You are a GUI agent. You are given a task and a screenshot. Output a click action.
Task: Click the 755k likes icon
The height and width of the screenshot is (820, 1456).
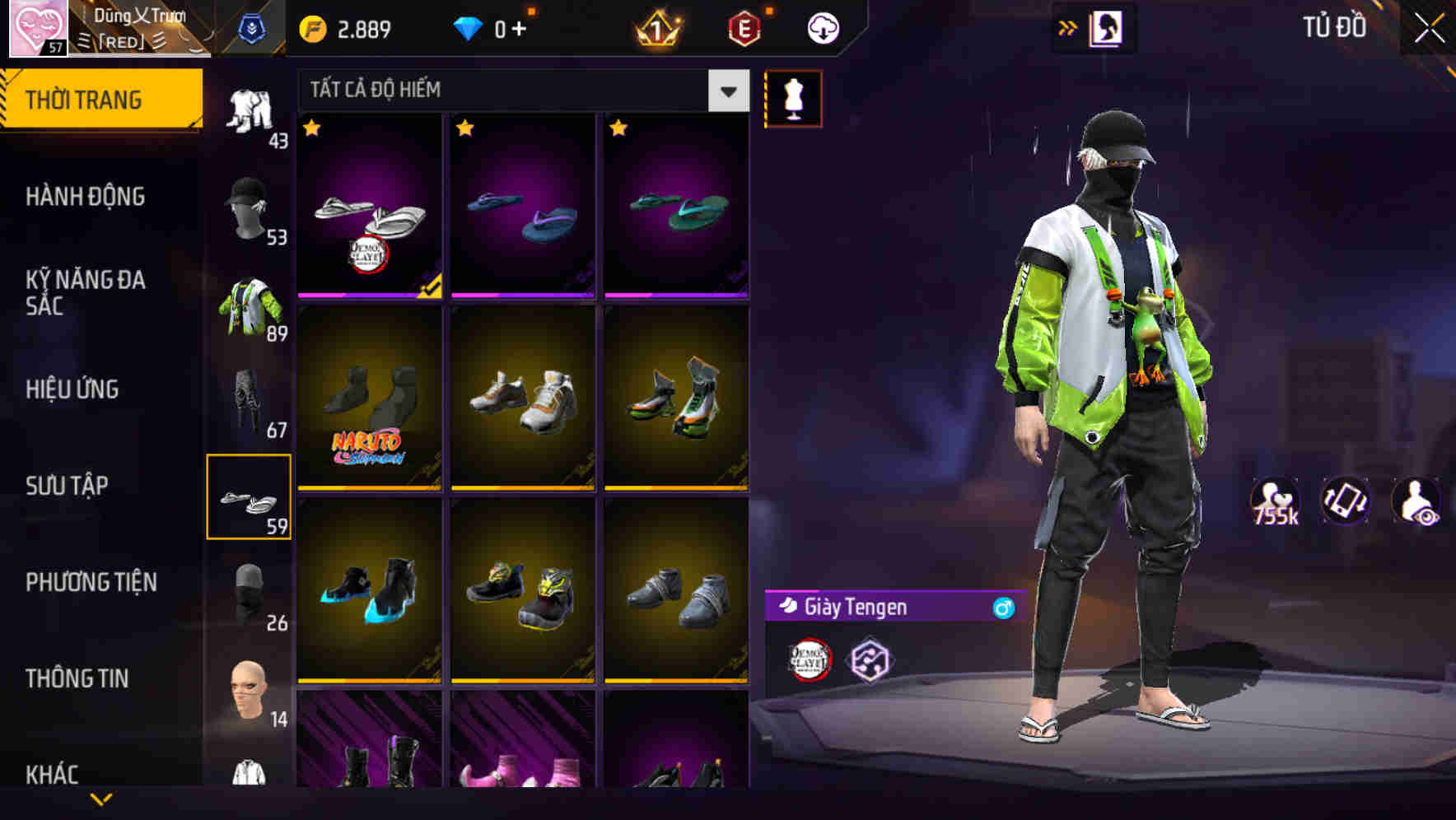tap(1274, 506)
